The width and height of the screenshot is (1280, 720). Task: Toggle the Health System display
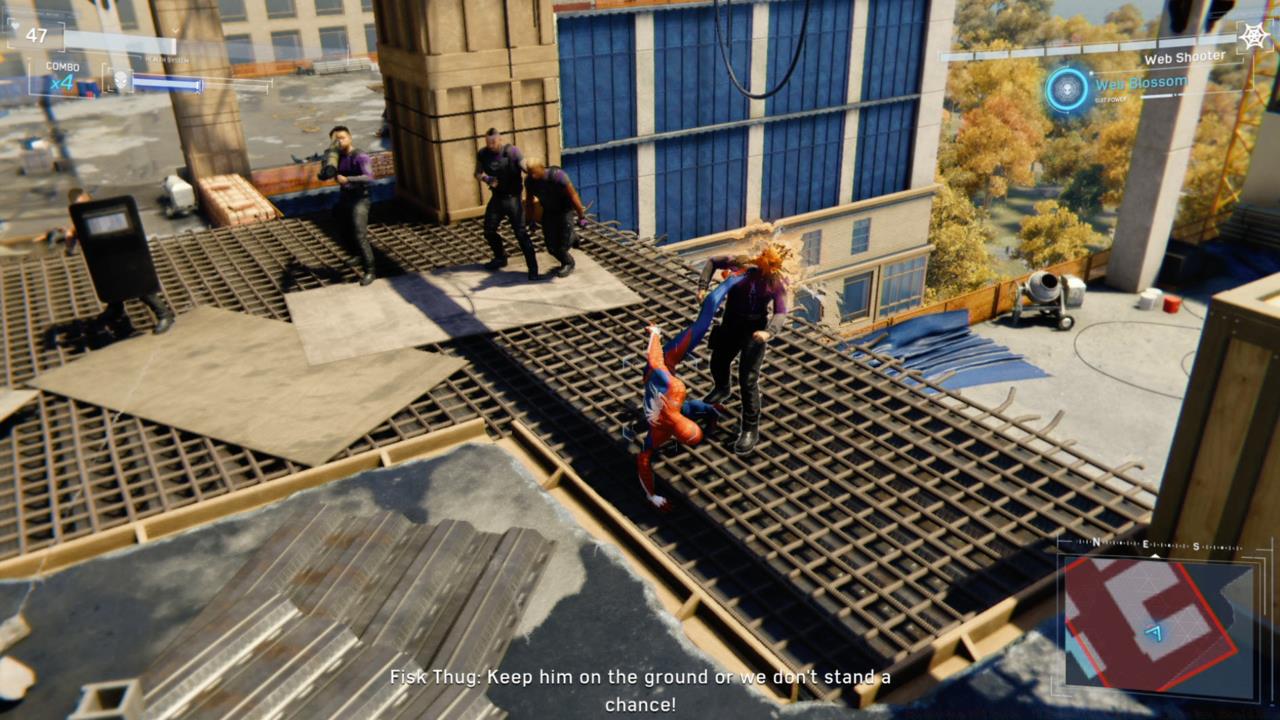(x=165, y=58)
